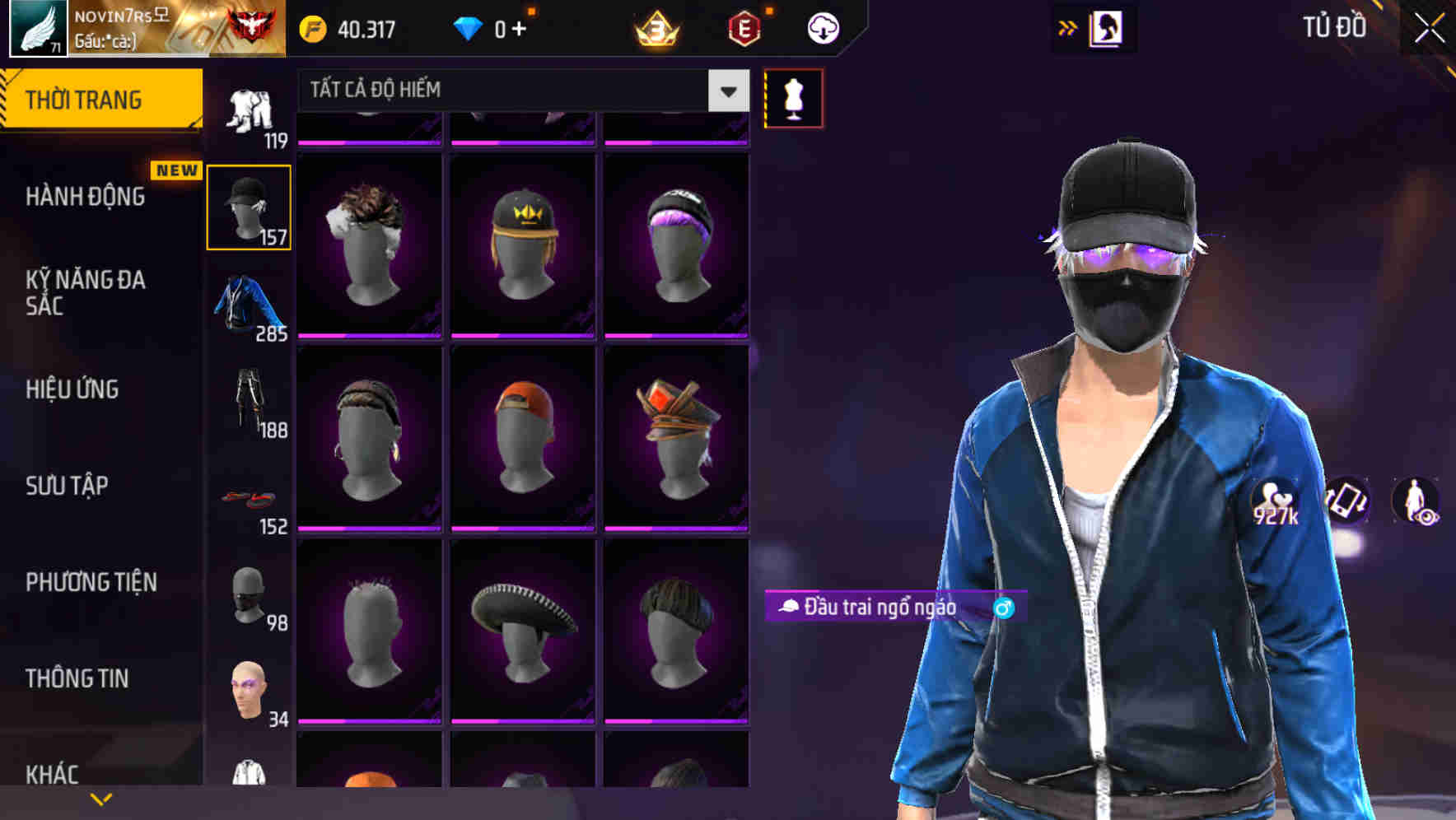Toggle the mannequin preview beside the rarity filter
Image resolution: width=1456 pixels, height=820 pixels.
793,97
